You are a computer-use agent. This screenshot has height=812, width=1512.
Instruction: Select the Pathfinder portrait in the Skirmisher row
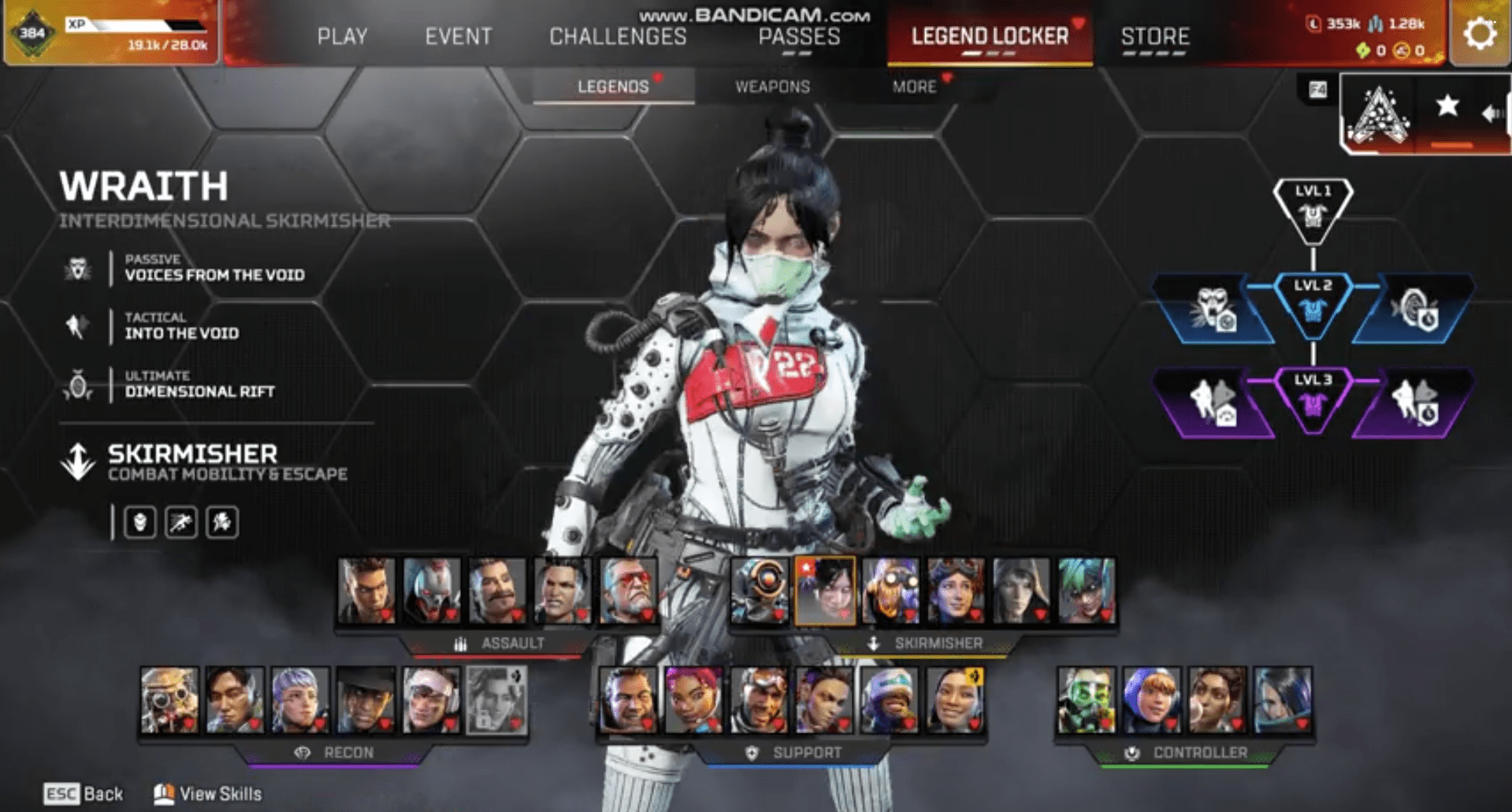pyautogui.click(x=759, y=591)
